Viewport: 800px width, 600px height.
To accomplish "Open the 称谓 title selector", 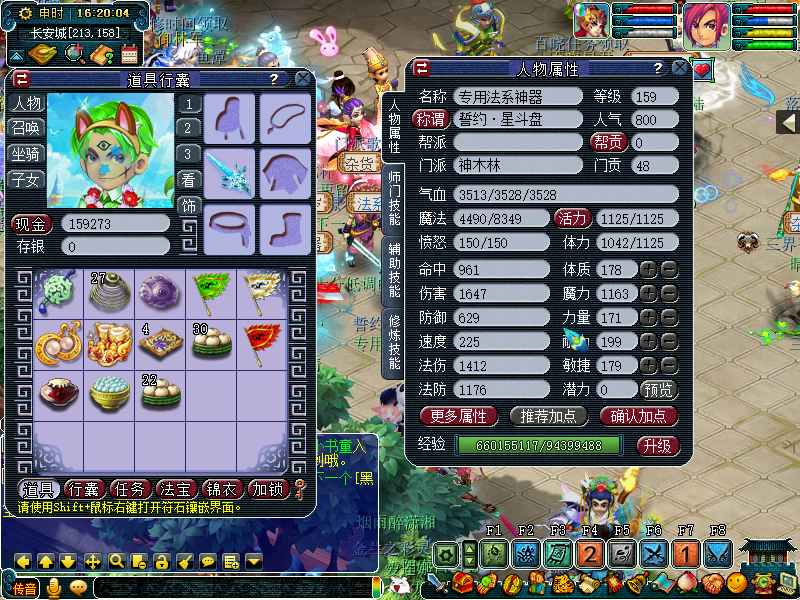I will [432, 118].
